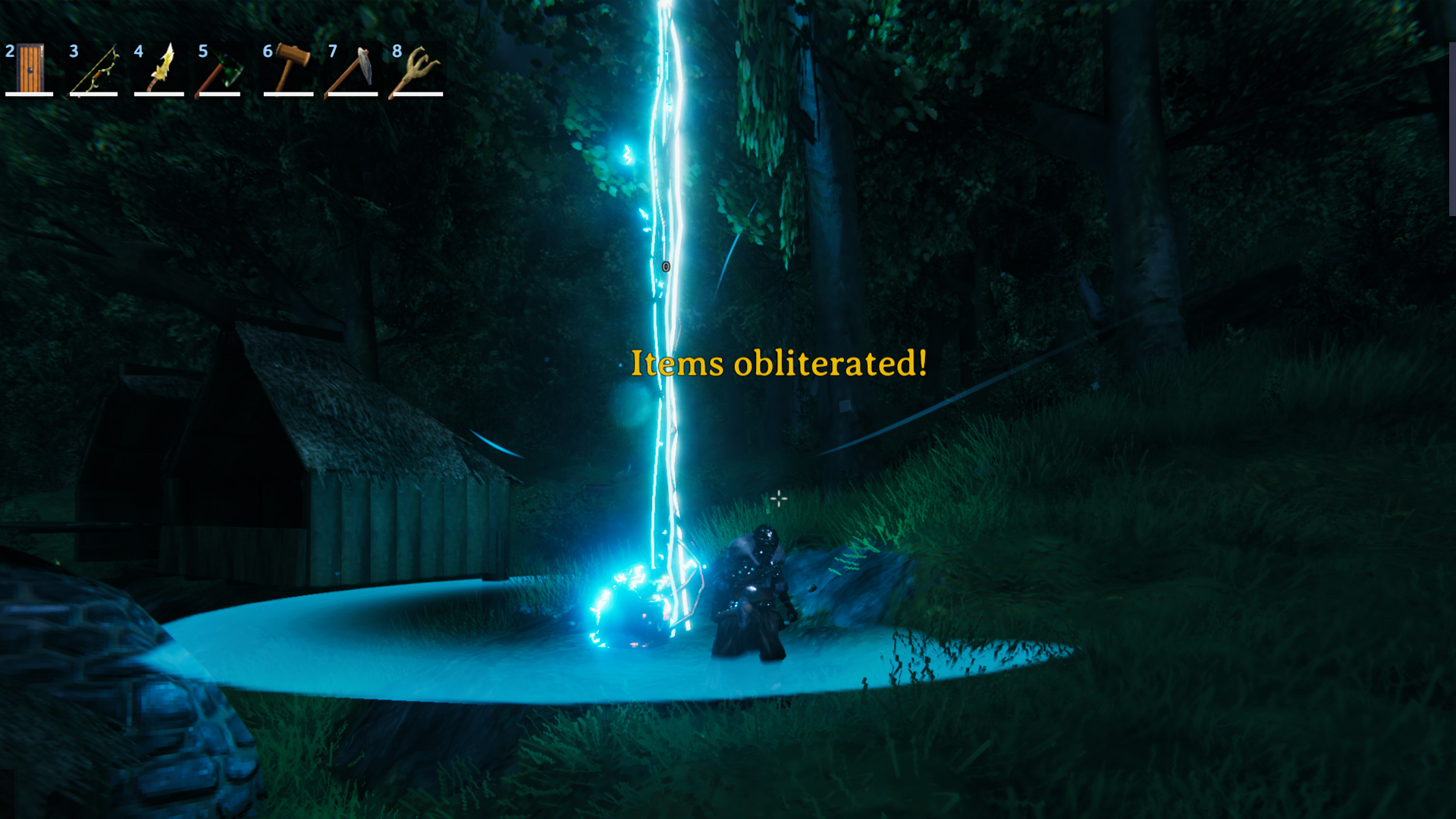Screen dimensions: 1456x819
Task: Click the "0" marker on the lightning beam
Action: [x=666, y=266]
